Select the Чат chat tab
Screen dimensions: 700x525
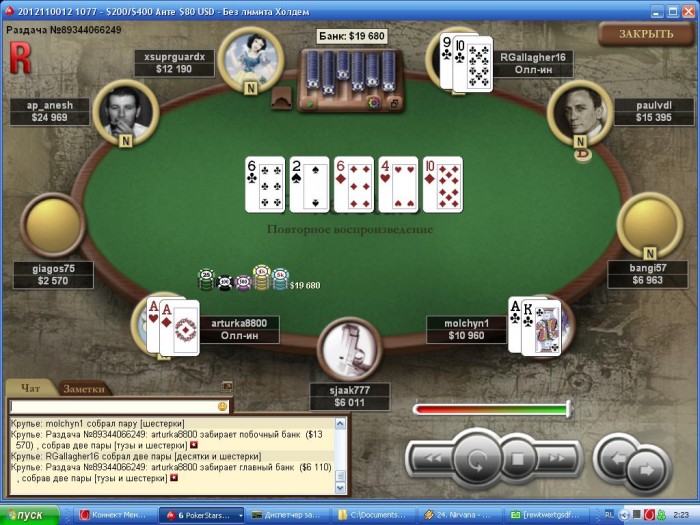[x=31, y=389]
